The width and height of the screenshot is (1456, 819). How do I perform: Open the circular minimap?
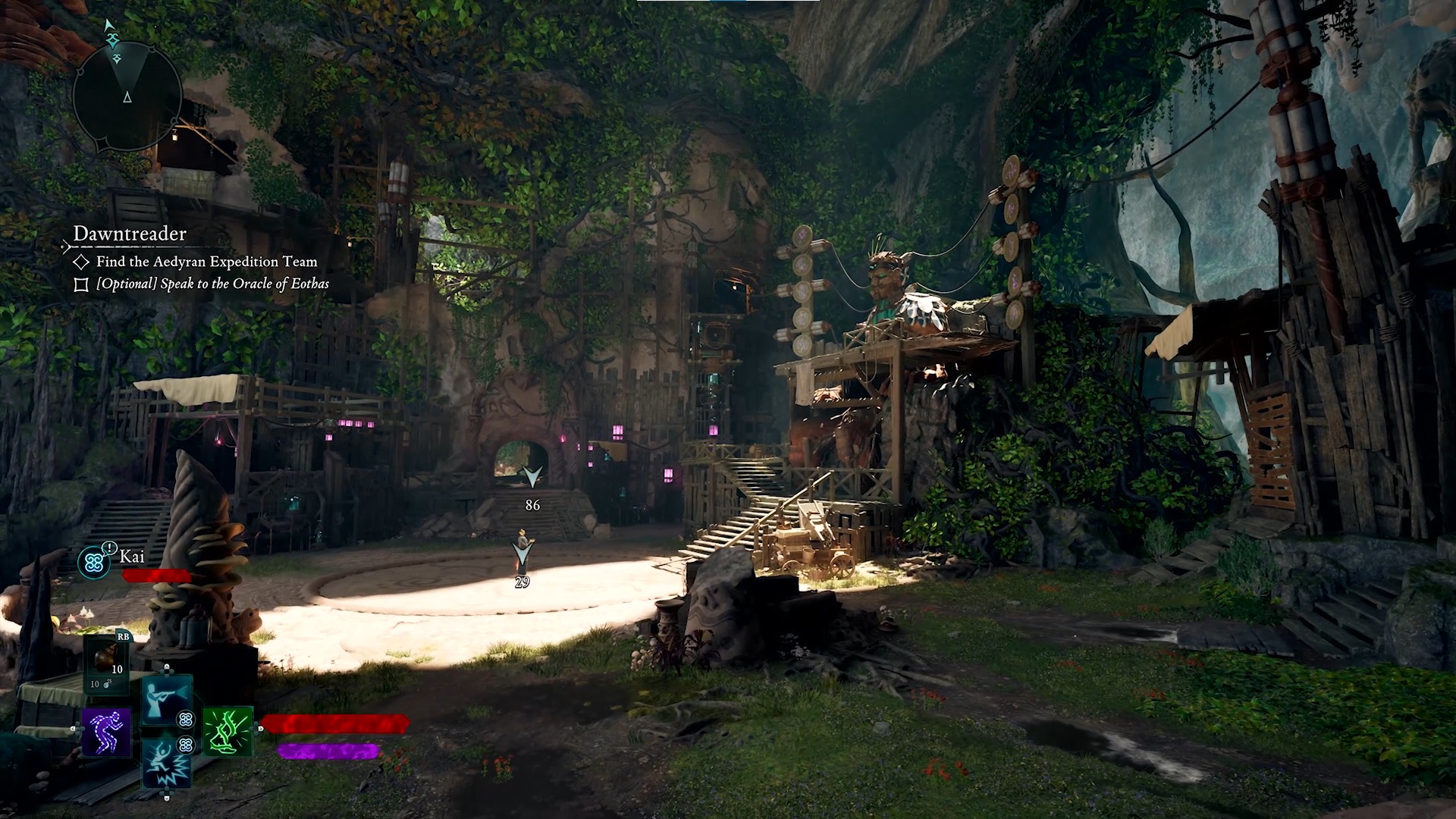127,96
